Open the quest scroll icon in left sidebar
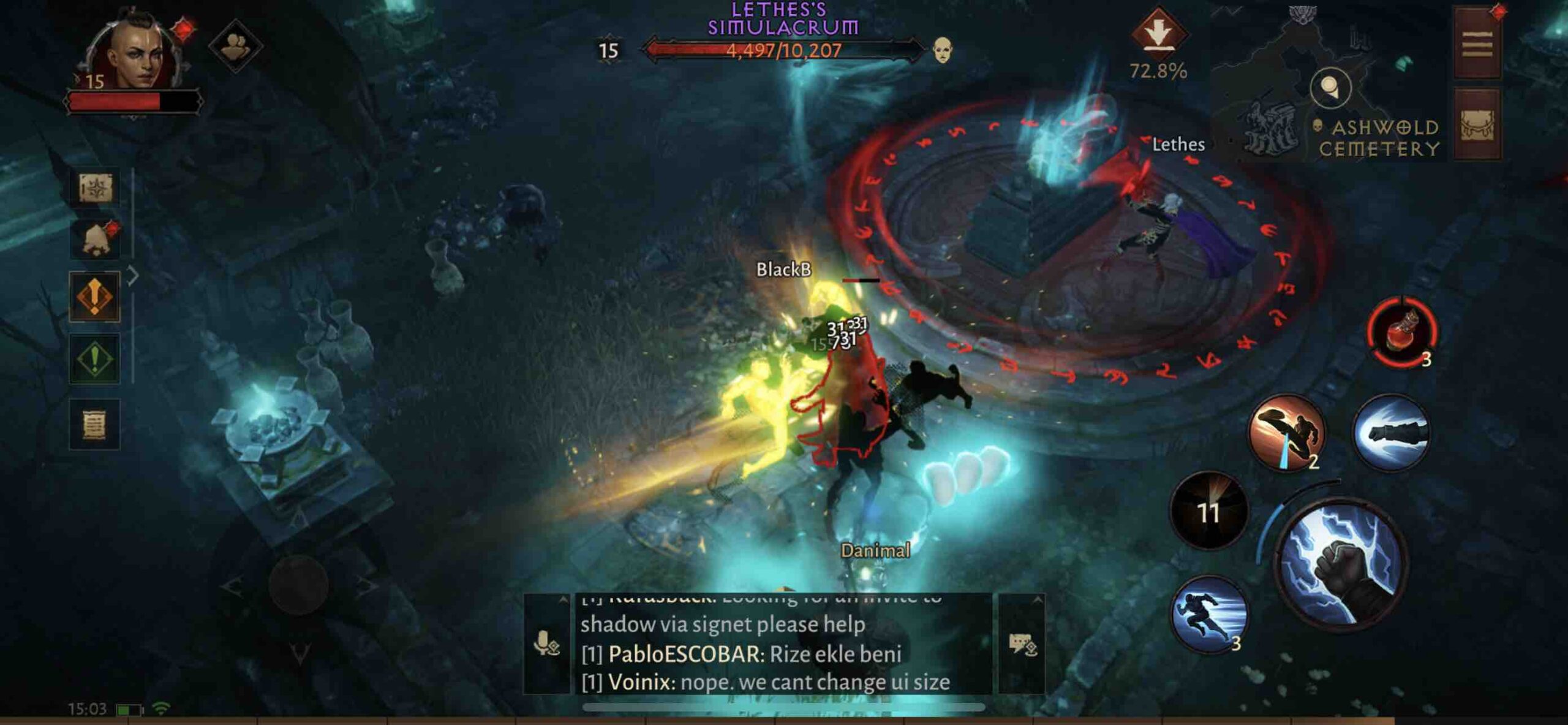This screenshot has width=1568, height=725. (95, 423)
